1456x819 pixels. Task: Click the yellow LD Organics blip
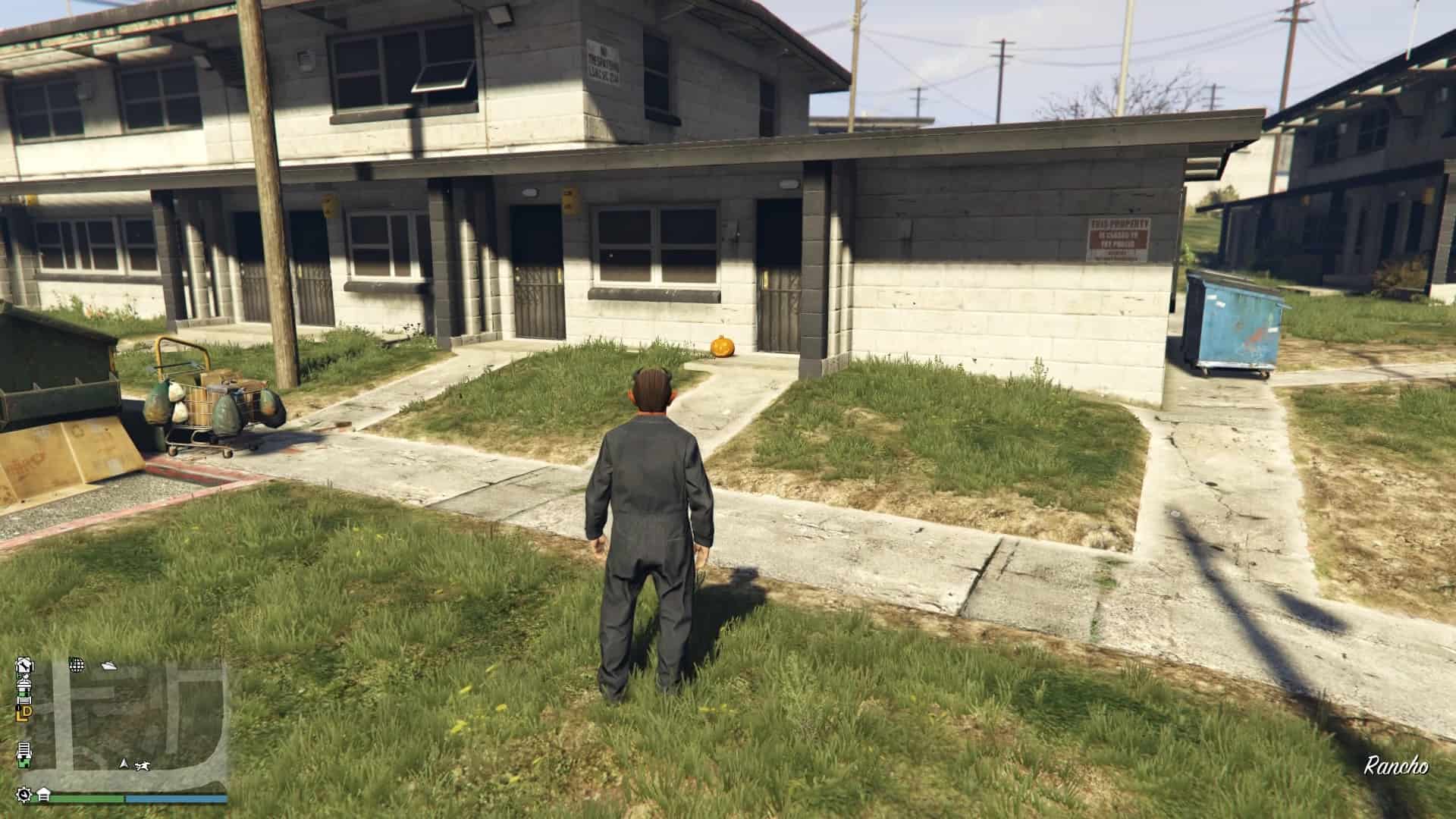(24, 714)
